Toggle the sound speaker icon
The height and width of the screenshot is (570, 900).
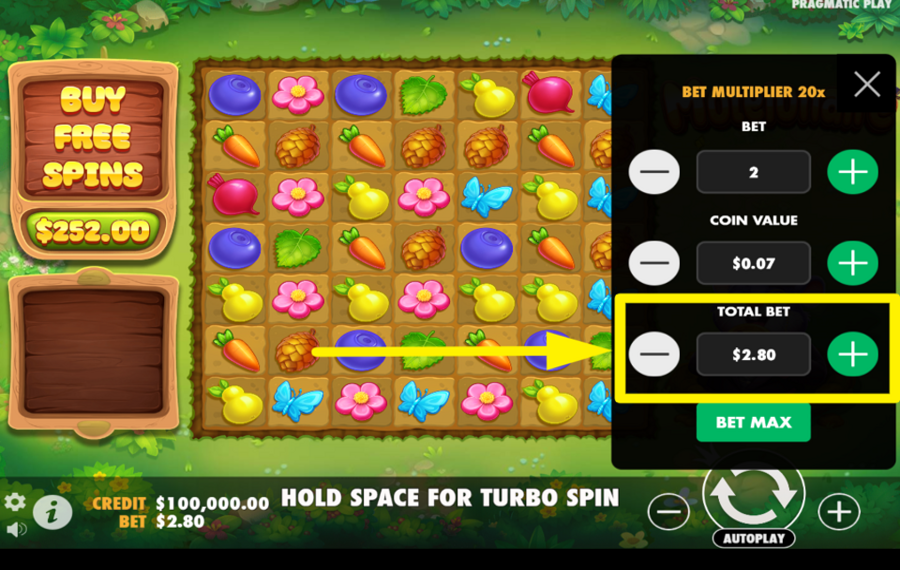point(15,528)
